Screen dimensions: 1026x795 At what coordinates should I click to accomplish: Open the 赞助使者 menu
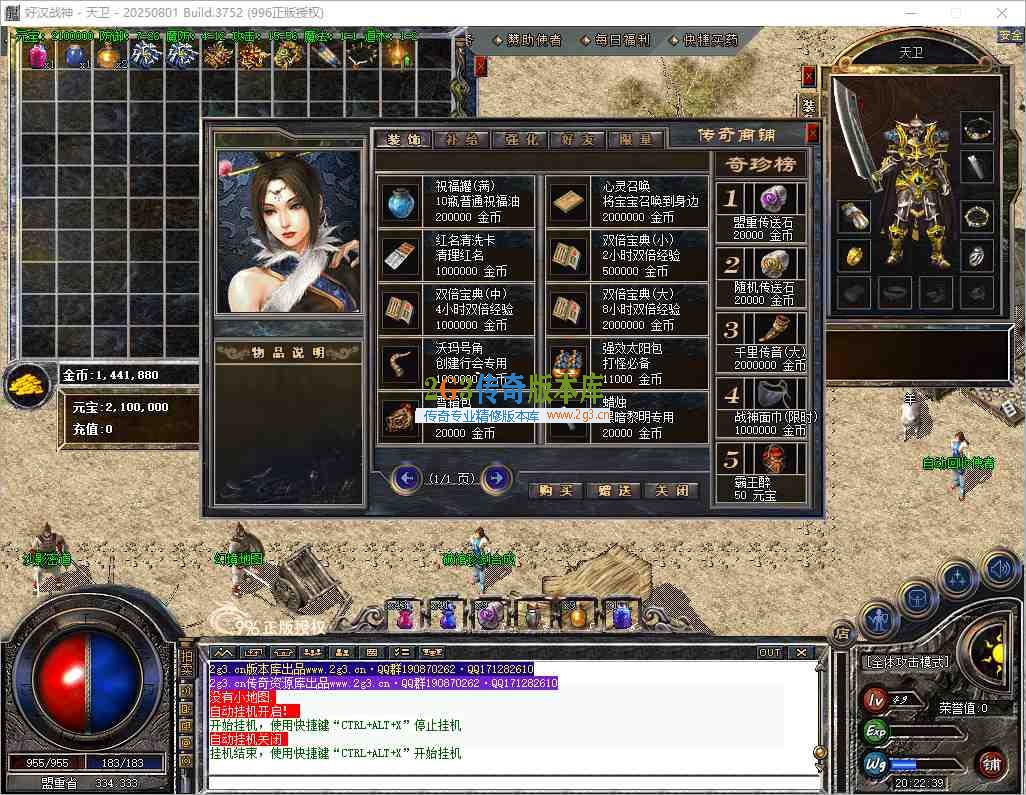click(x=528, y=40)
